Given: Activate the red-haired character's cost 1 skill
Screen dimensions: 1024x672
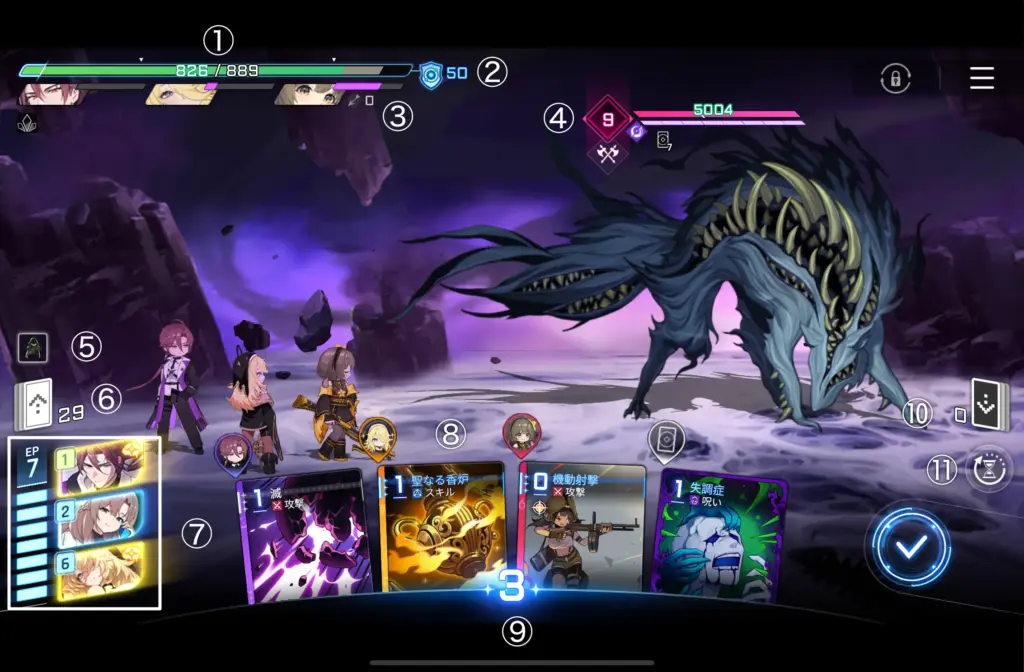Looking at the screenshot, I should pos(98,469).
